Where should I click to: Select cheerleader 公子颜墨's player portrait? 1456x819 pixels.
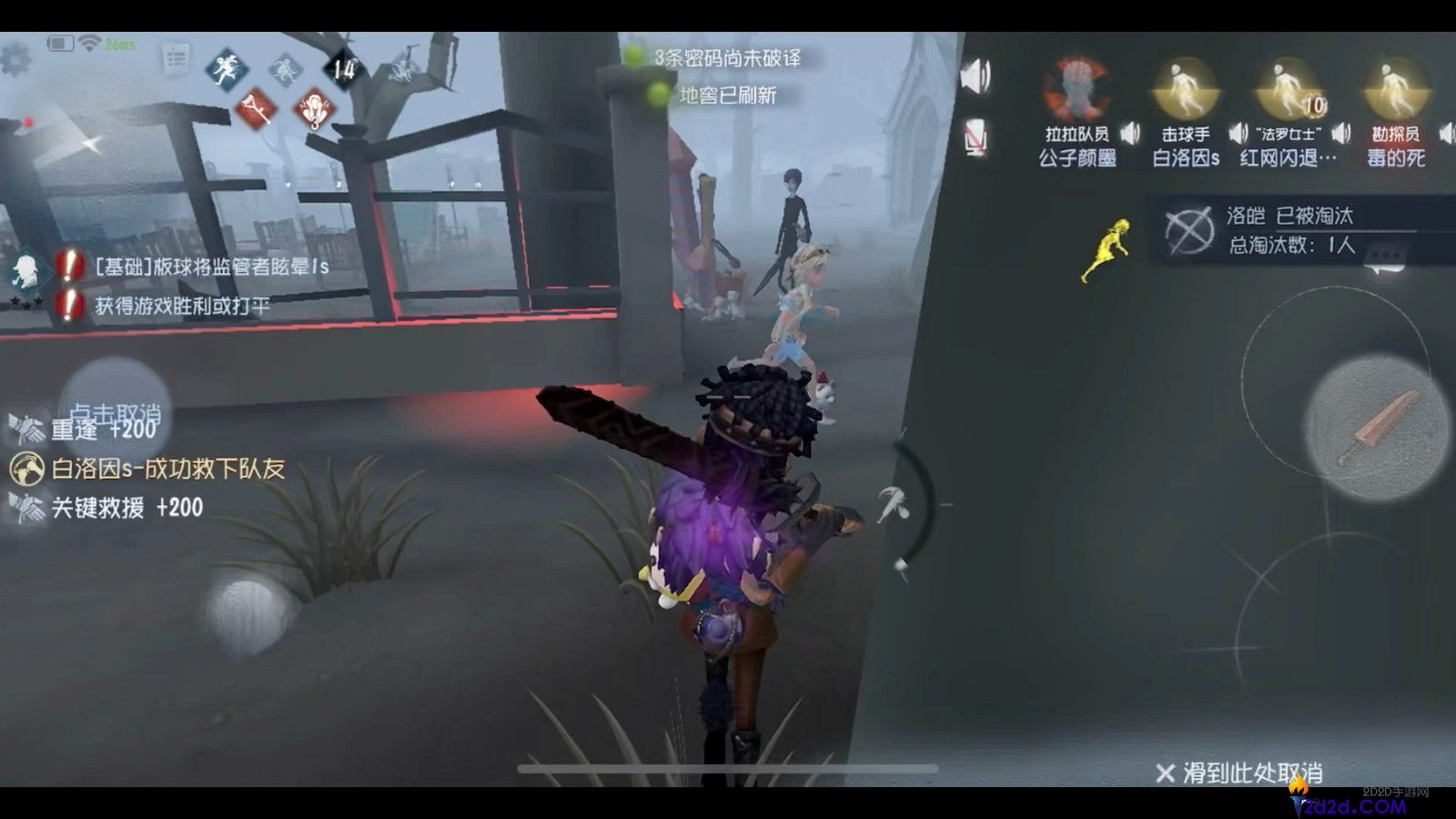pos(1077,86)
